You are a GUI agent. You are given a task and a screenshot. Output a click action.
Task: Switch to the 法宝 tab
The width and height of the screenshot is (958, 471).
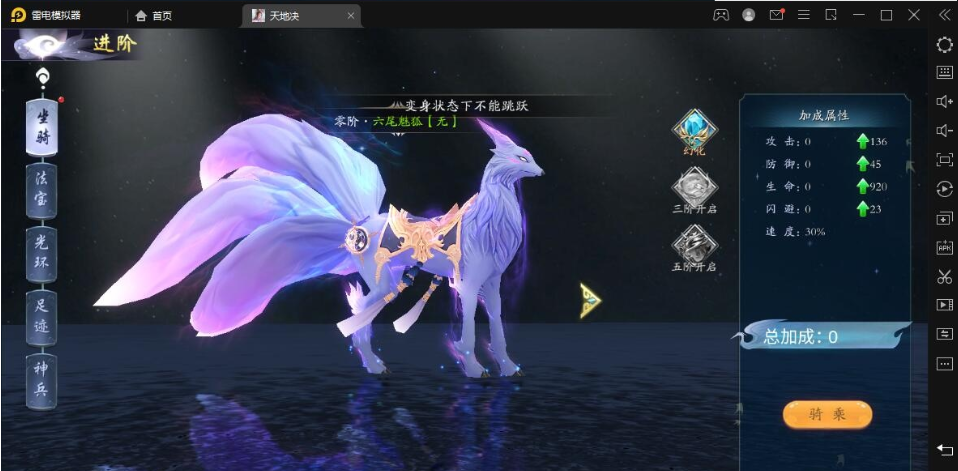(x=41, y=190)
